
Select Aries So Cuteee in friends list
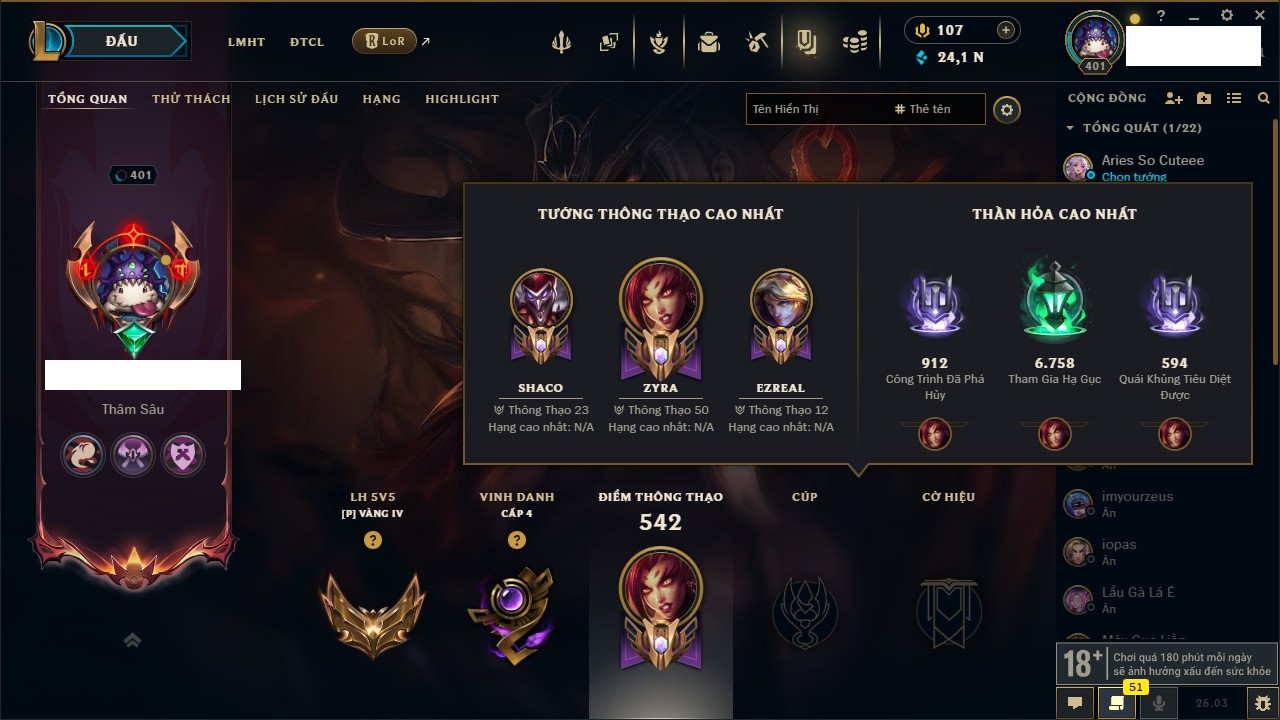tap(1152, 161)
